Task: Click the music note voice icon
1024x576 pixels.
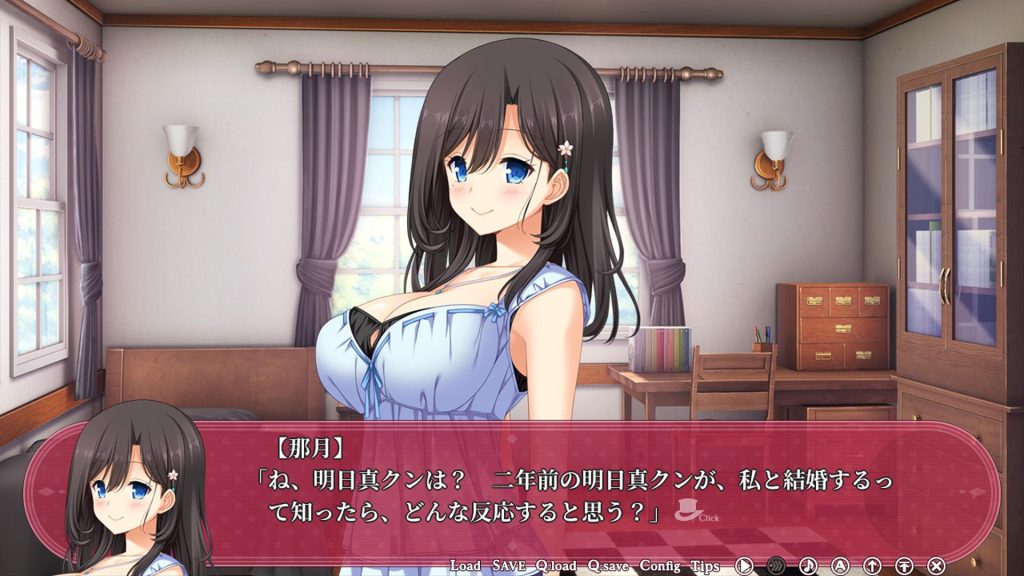Action: pos(808,566)
